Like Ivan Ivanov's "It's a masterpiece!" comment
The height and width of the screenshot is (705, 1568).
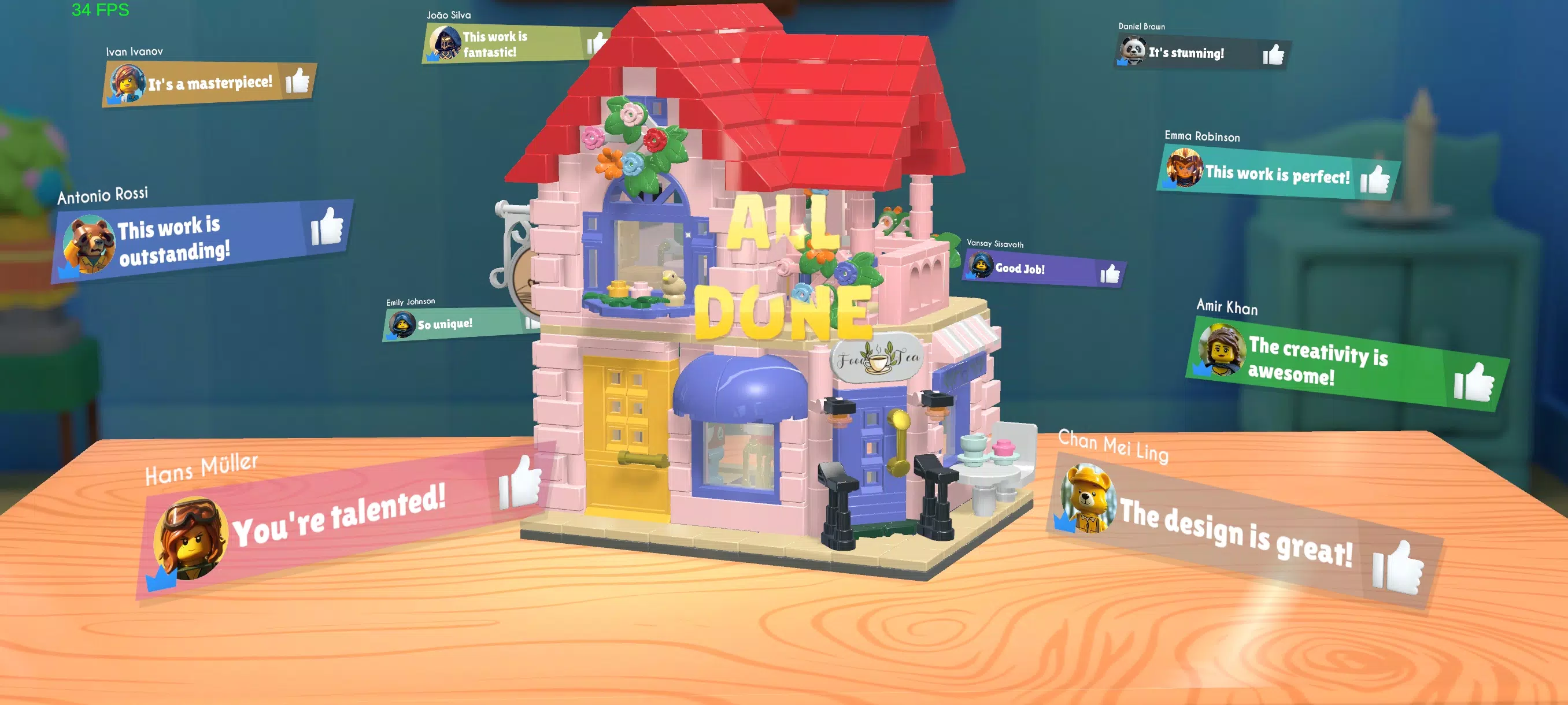coord(298,80)
